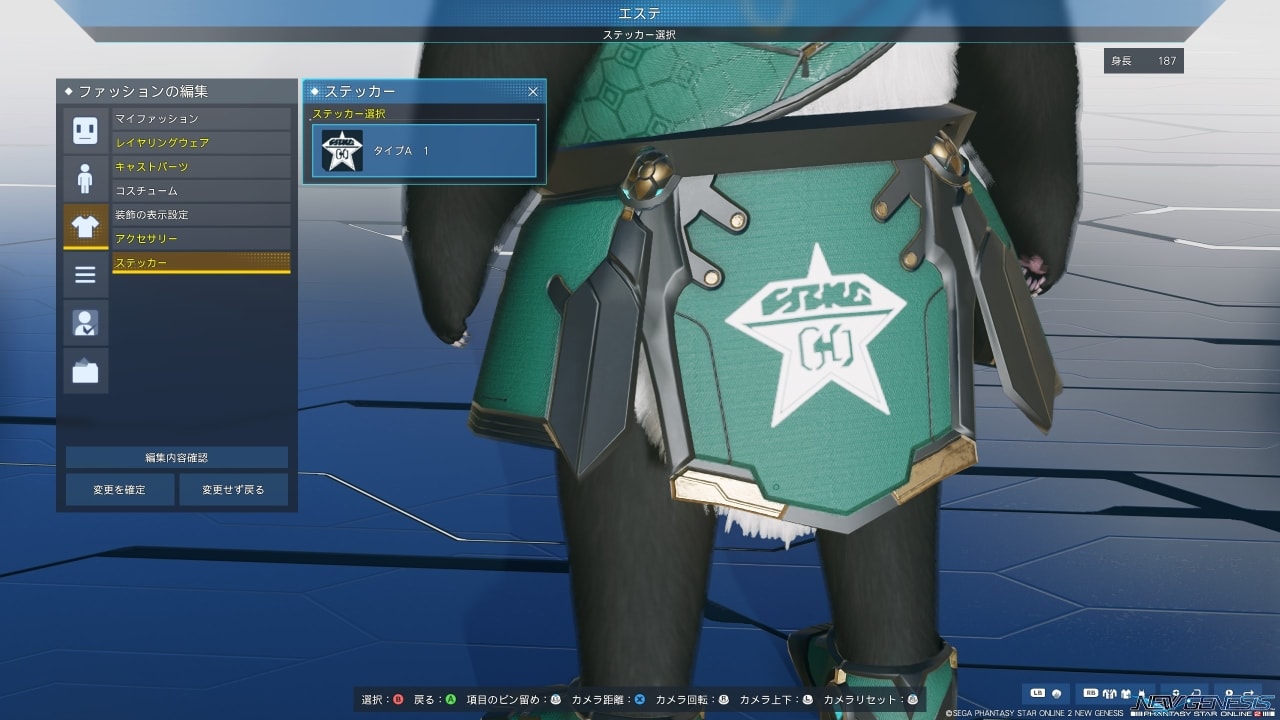This screenshot has width=1280, height=720.
Task: Select the タイプA star sticker row
Action: [424, 151]
